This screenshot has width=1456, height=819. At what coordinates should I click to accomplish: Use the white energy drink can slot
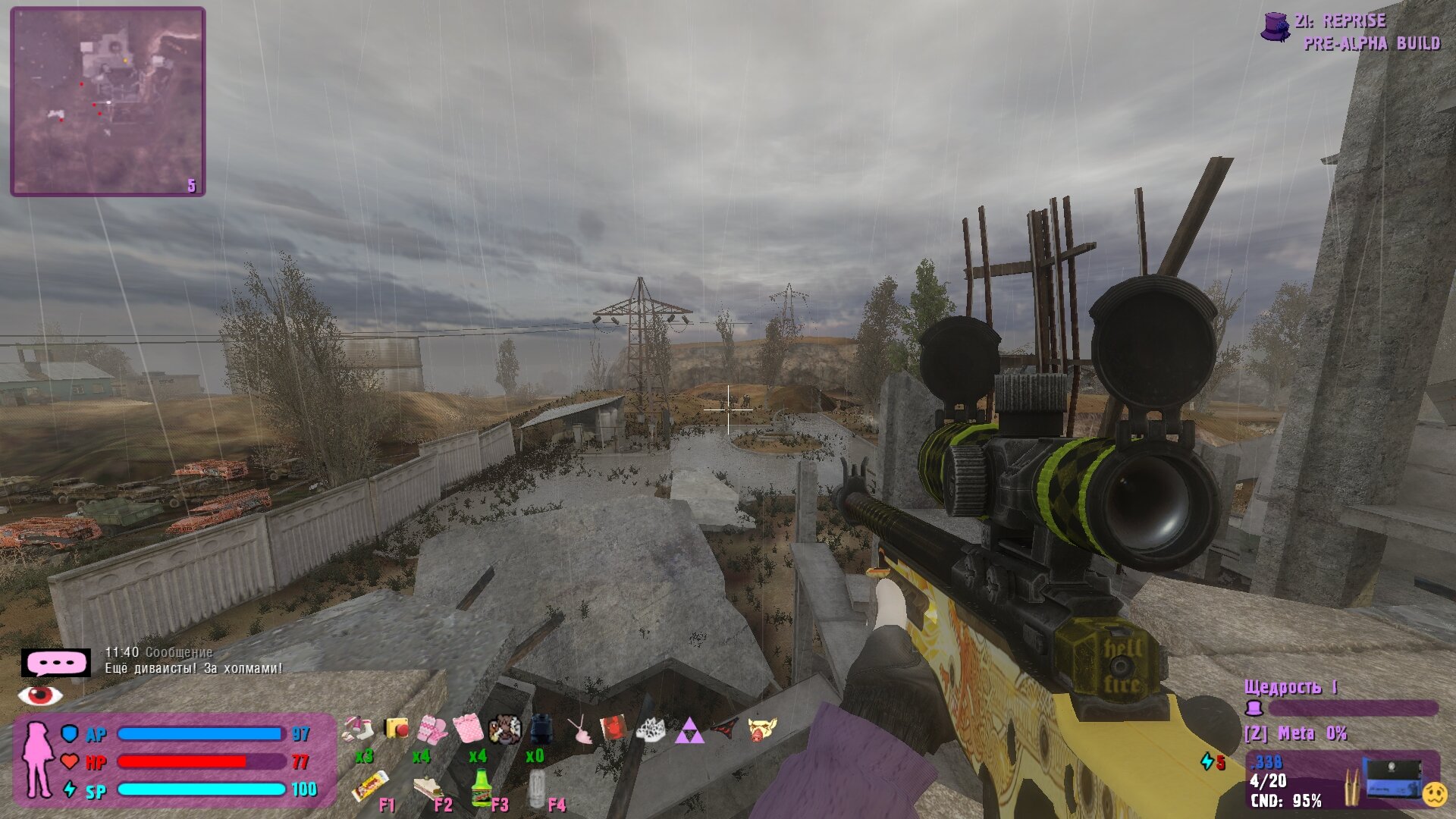(x=537, y=789)
